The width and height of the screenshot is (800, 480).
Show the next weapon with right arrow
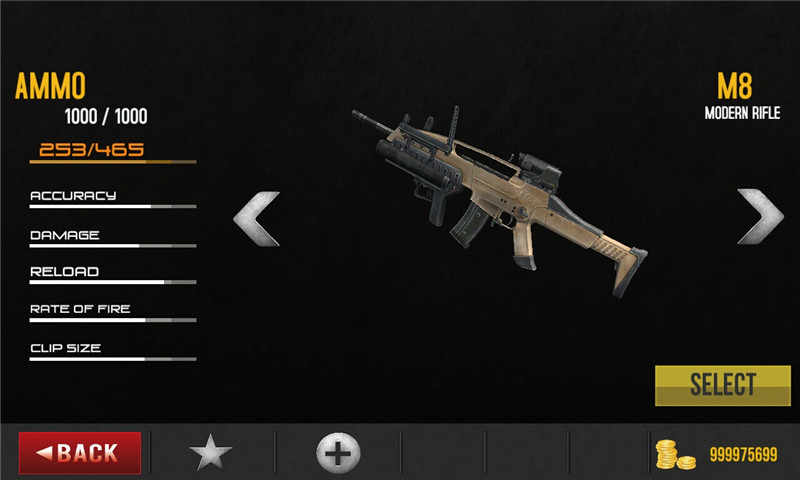click(x=760, y=217)
